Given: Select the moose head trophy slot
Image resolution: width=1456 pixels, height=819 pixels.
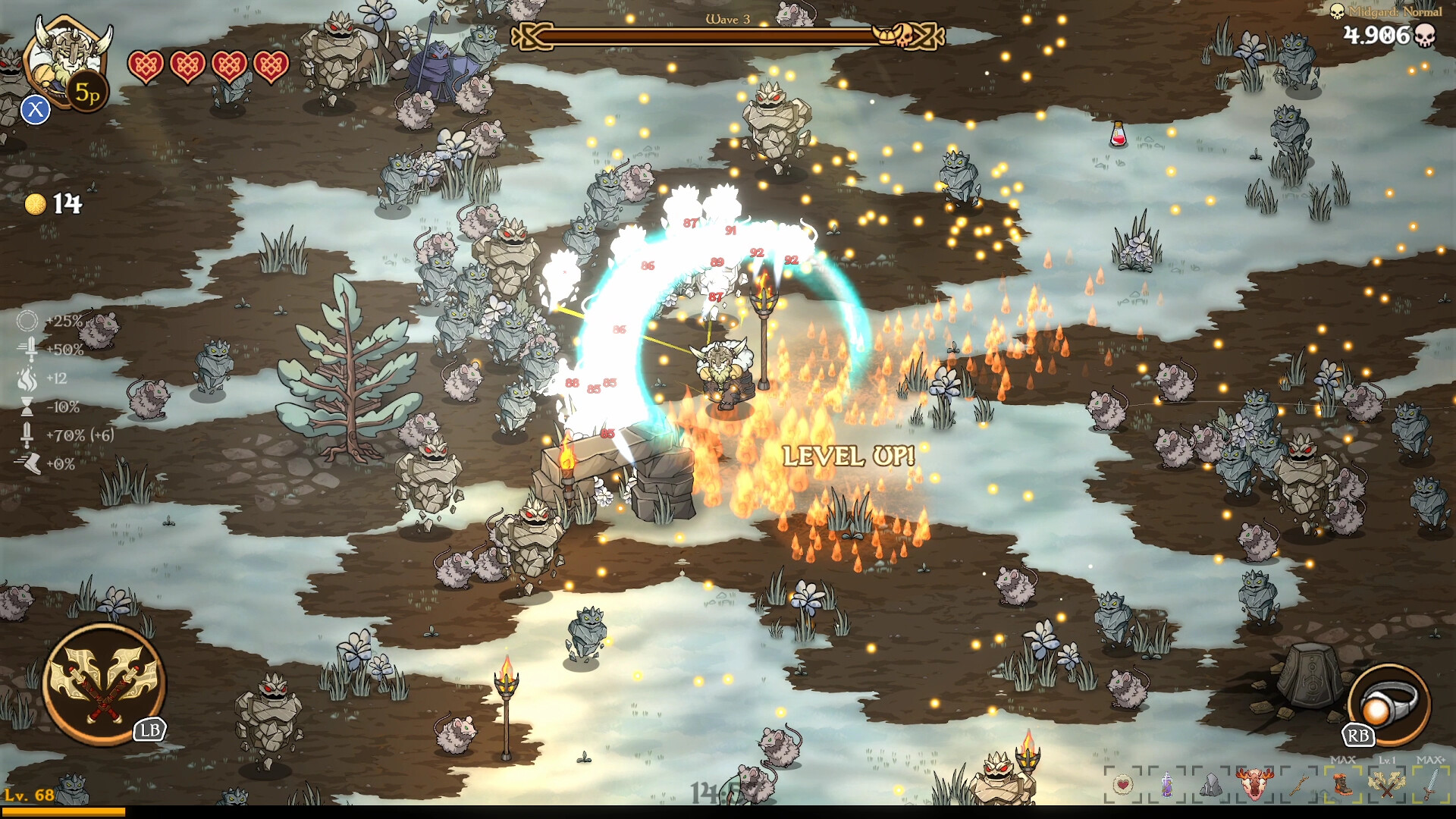Looking at the screenshot, I should (1254, 783).
